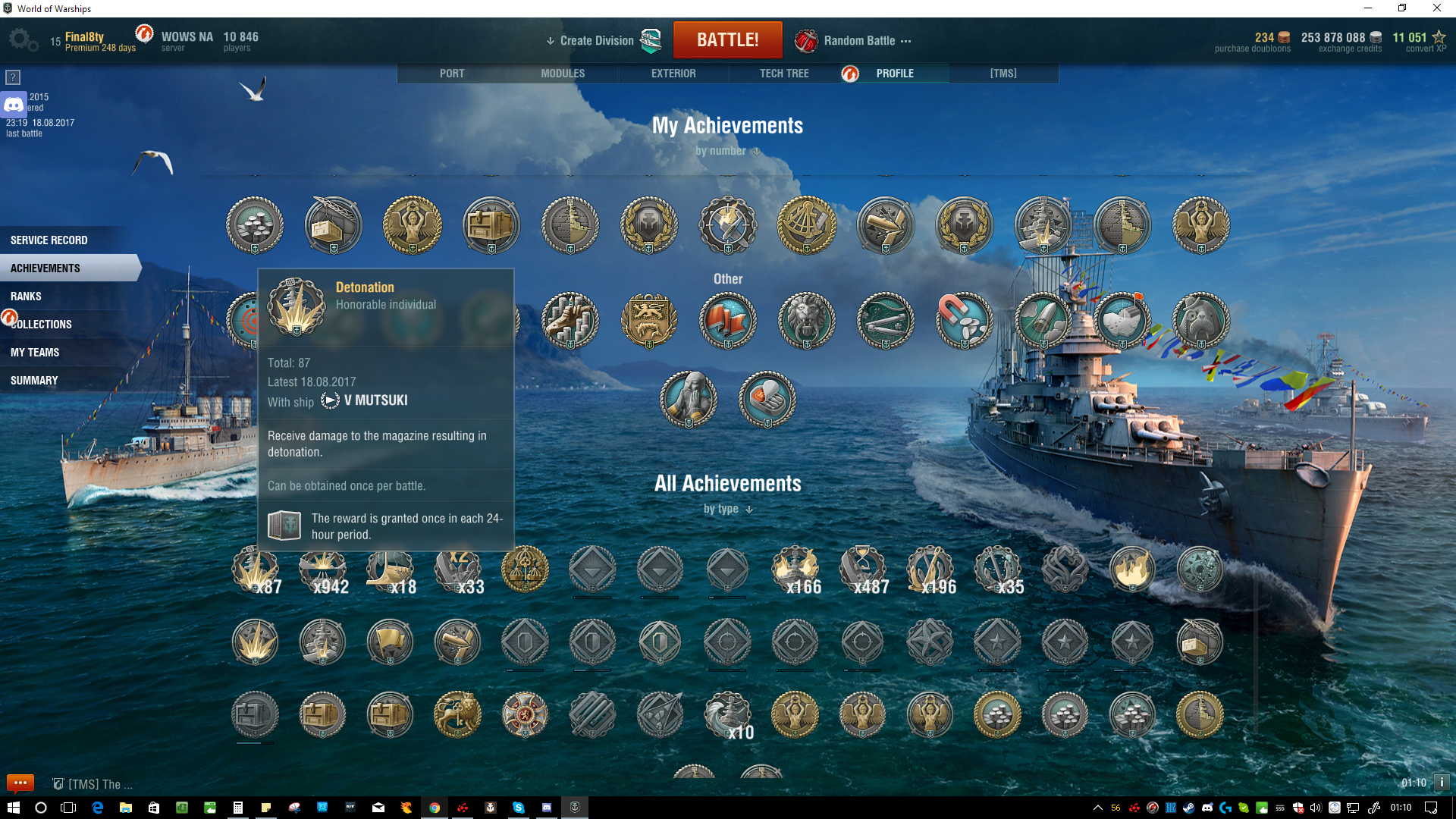Viewport: 1456px width, 819px height.
Task: Convert XP using the star icon
Action: (1439, 38)
